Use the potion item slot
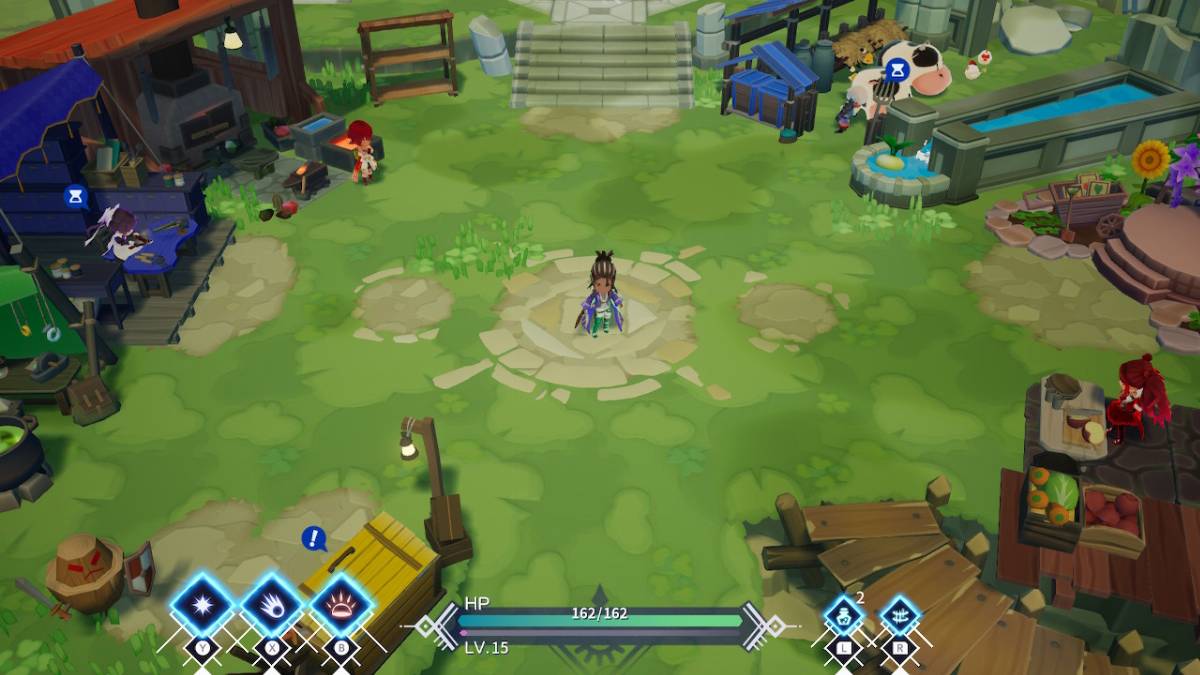Image resolution: width=1200 pixels, height=675 pixels. (843, 616)
